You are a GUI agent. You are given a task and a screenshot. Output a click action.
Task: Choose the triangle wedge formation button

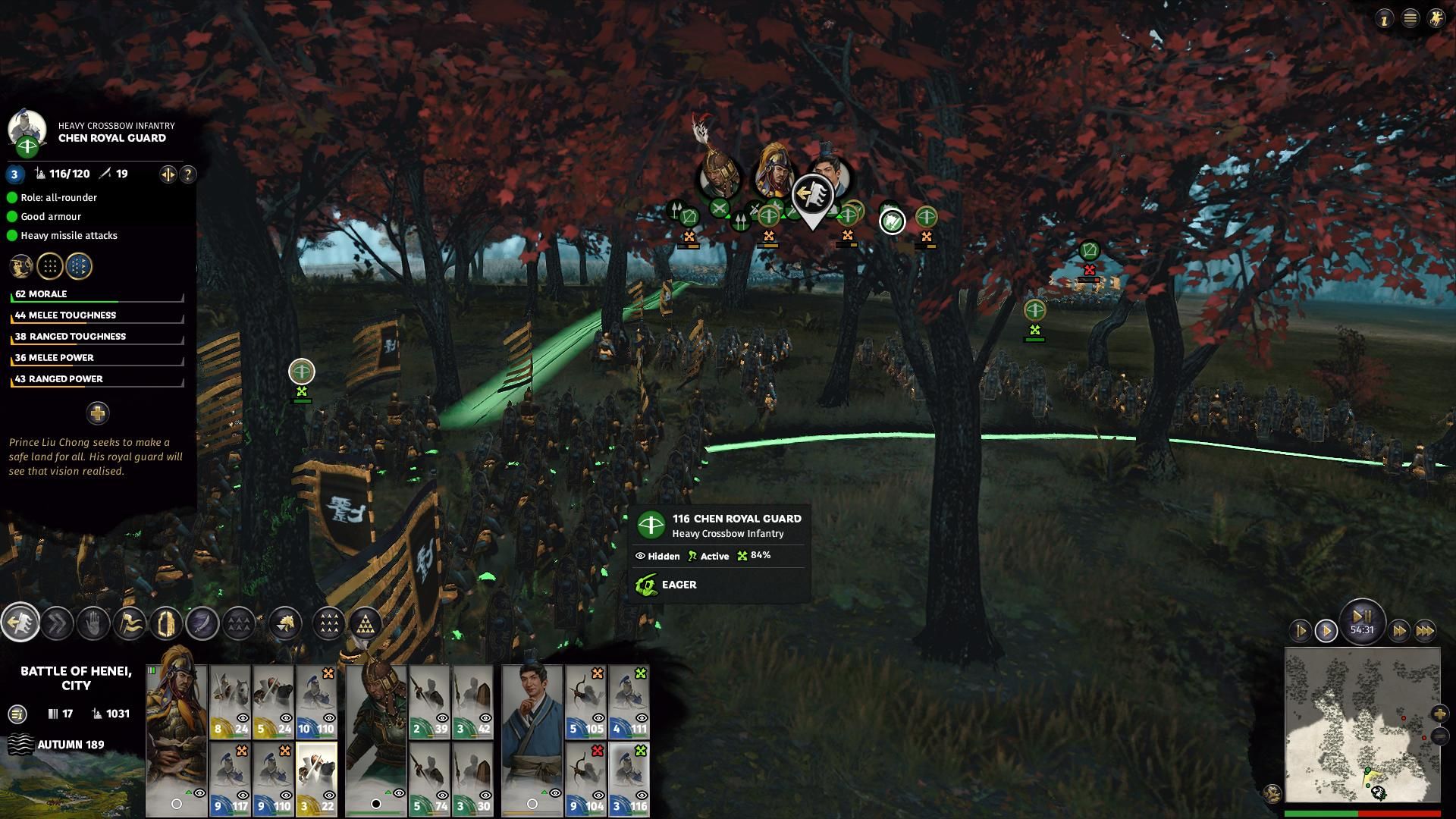click(x=366, y=624)
